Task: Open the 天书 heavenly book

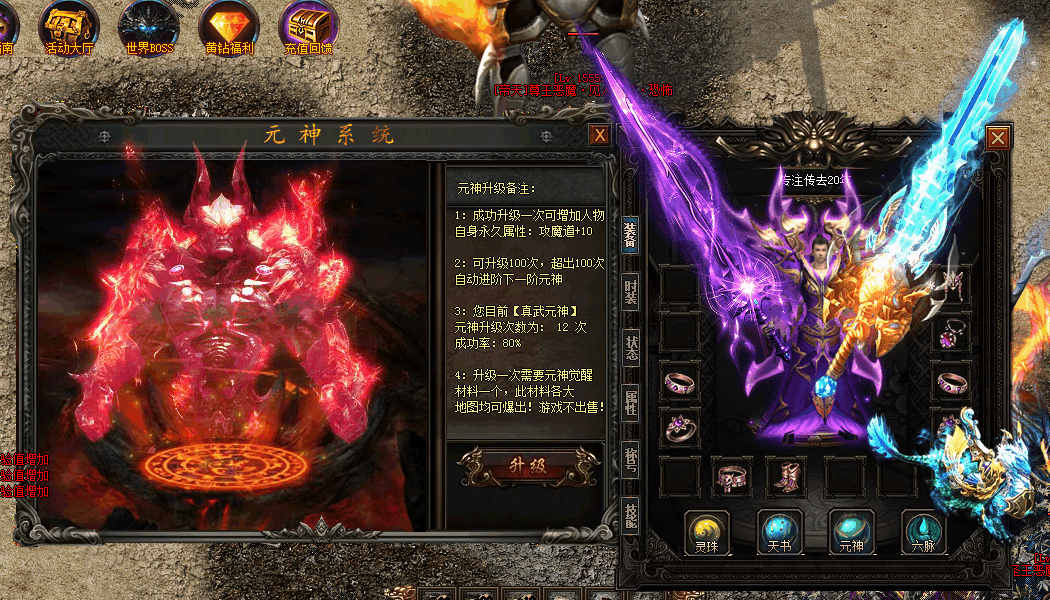Action: [780, 532]
